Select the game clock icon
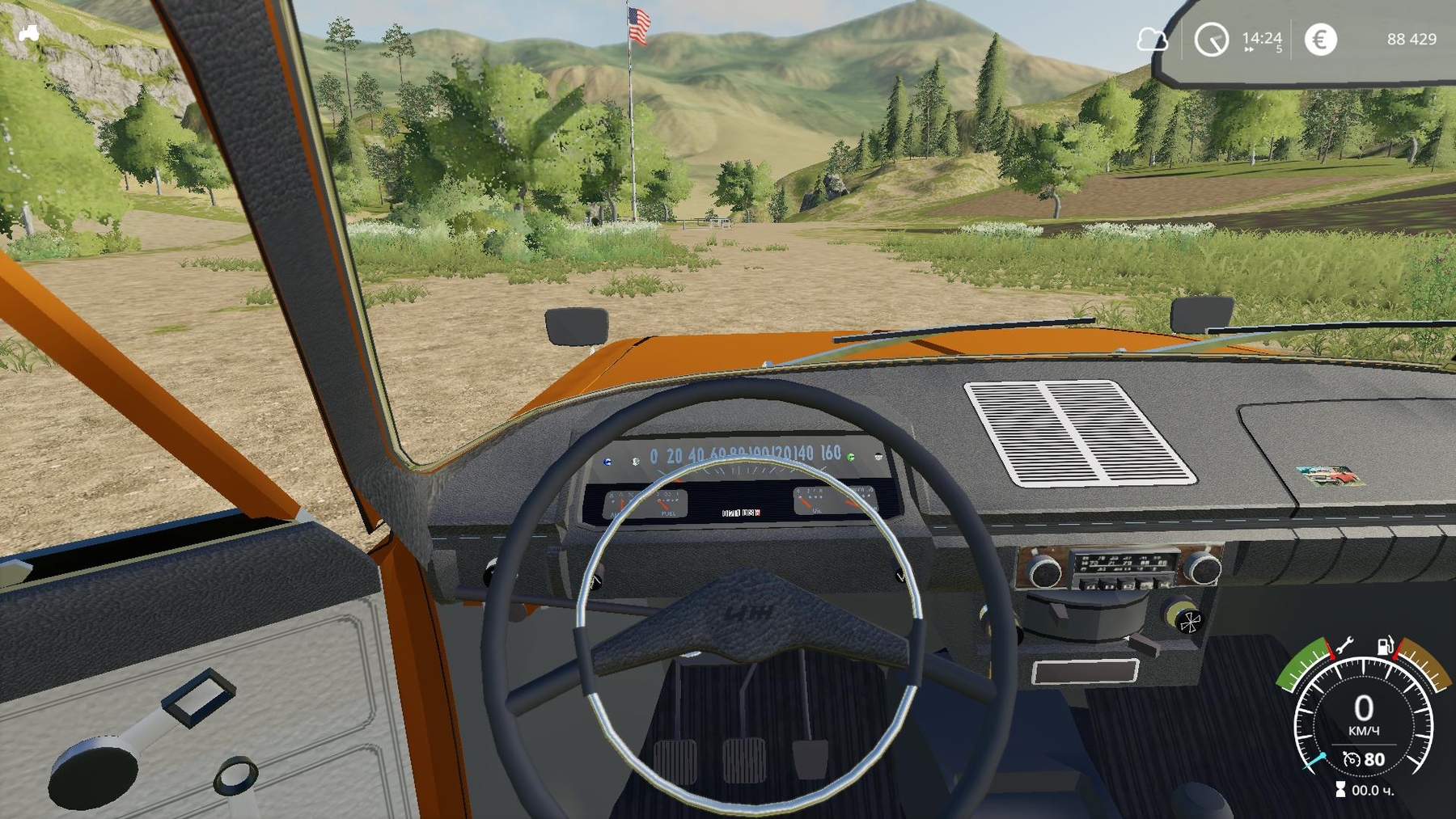This screenshot has width=1456, height=819. pos(1211,40)
